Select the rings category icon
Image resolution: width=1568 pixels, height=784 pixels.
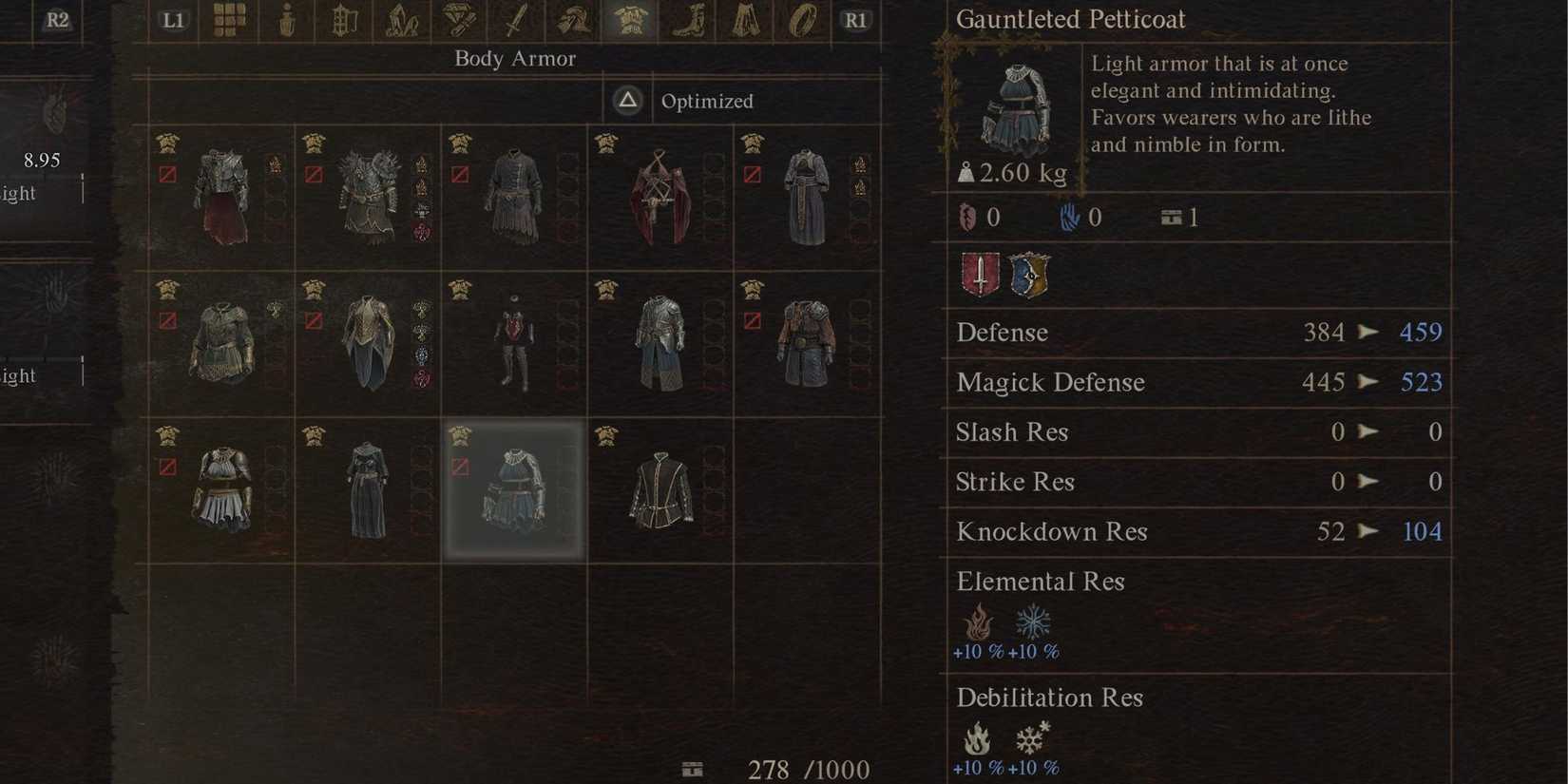801,19
